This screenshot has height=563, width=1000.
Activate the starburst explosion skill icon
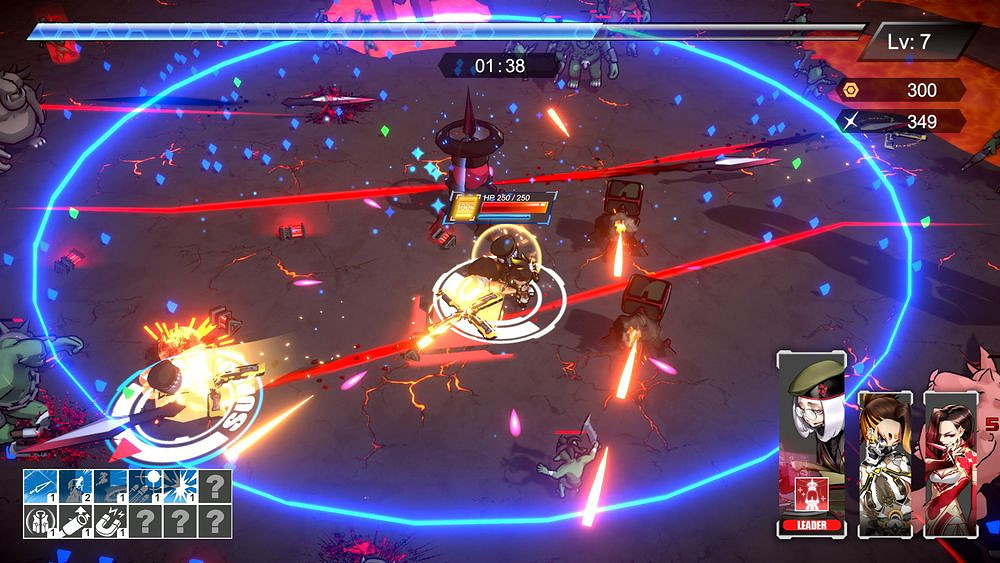180,487
